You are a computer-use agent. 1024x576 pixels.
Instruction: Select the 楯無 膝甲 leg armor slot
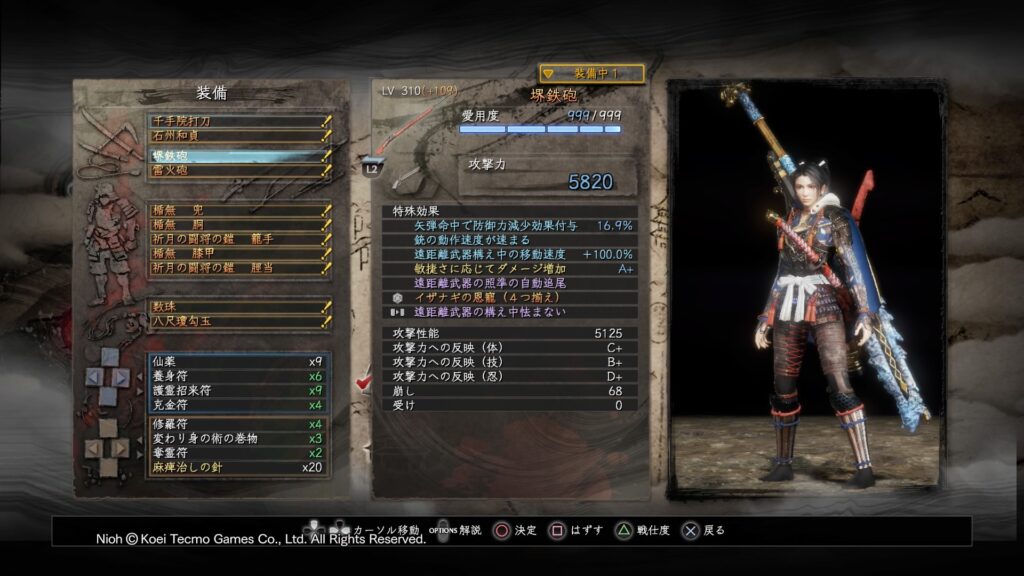[238, 254]
